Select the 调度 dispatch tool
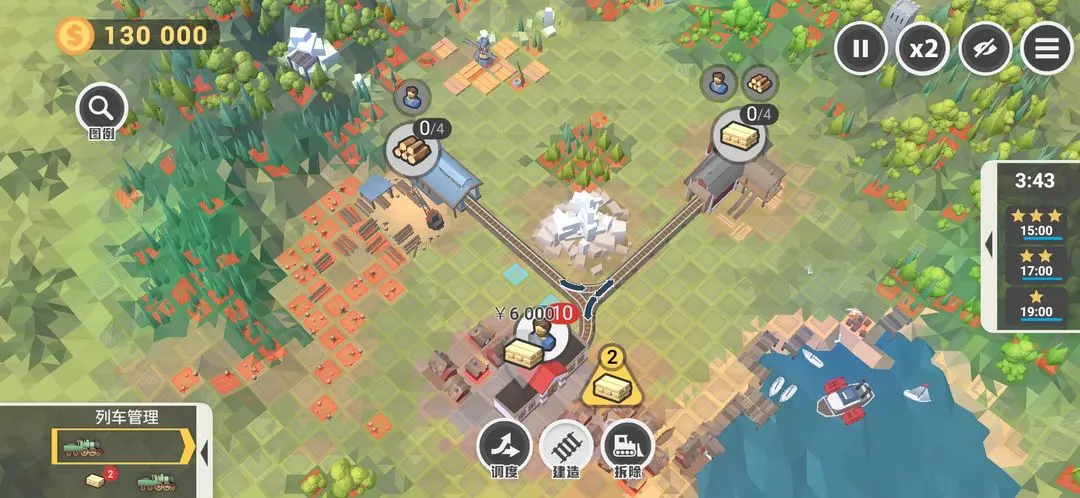Image resolution: width=1080 pixels, height=498 pixels. point(504,446)
